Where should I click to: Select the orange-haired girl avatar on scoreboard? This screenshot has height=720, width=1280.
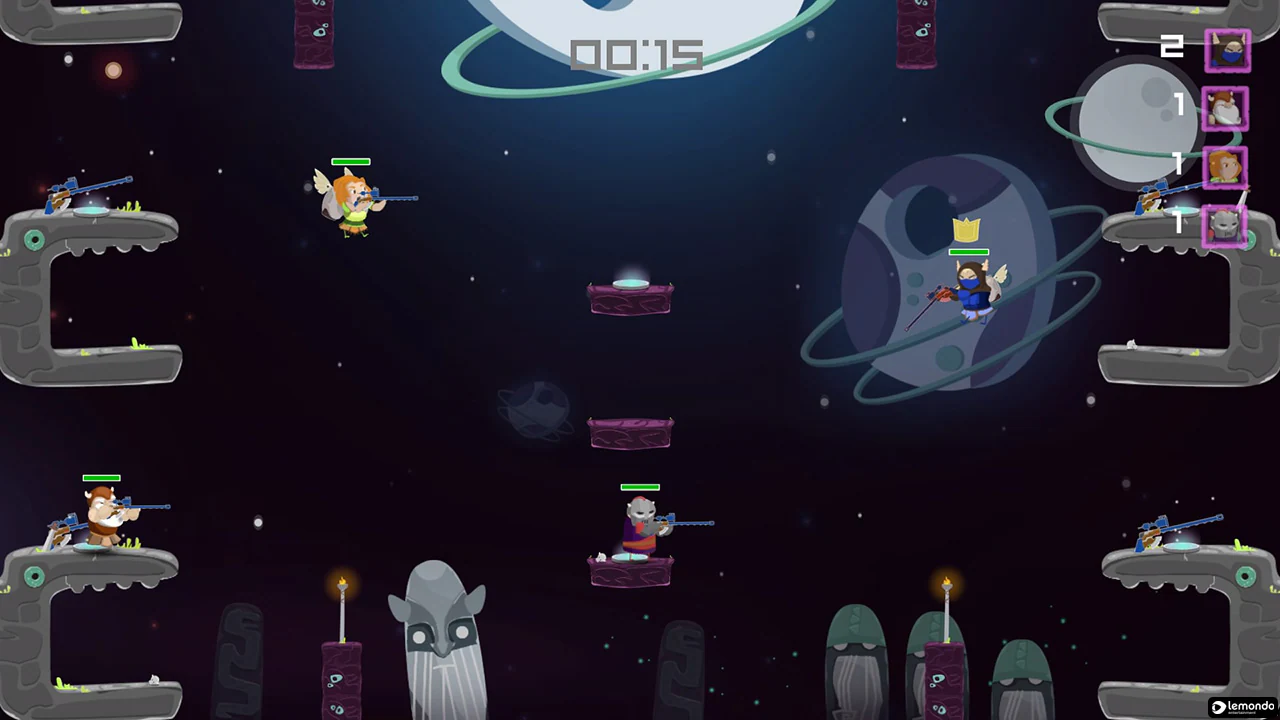(1227, 166)
